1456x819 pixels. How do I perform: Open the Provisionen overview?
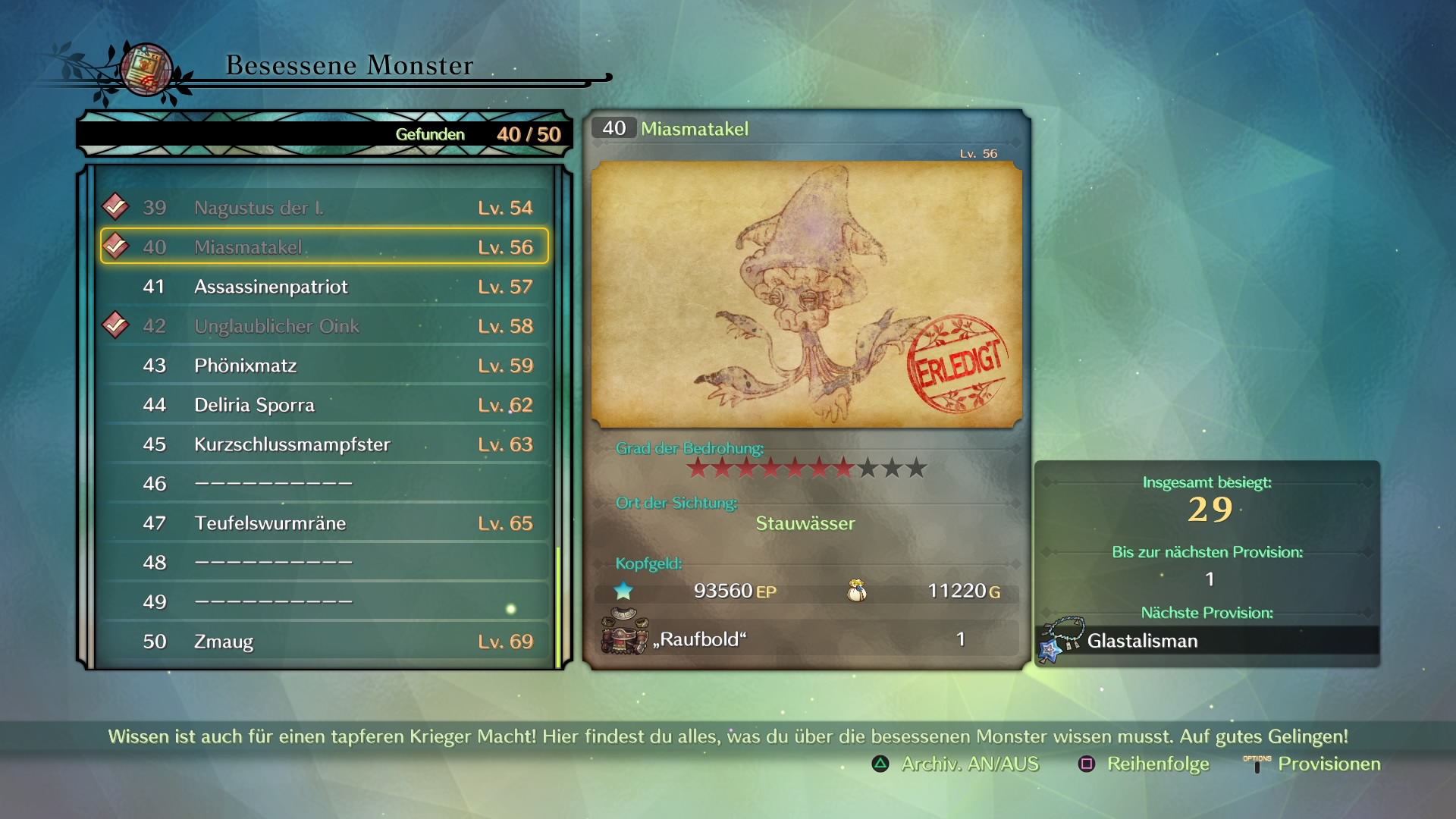(x=1313, y=764)
